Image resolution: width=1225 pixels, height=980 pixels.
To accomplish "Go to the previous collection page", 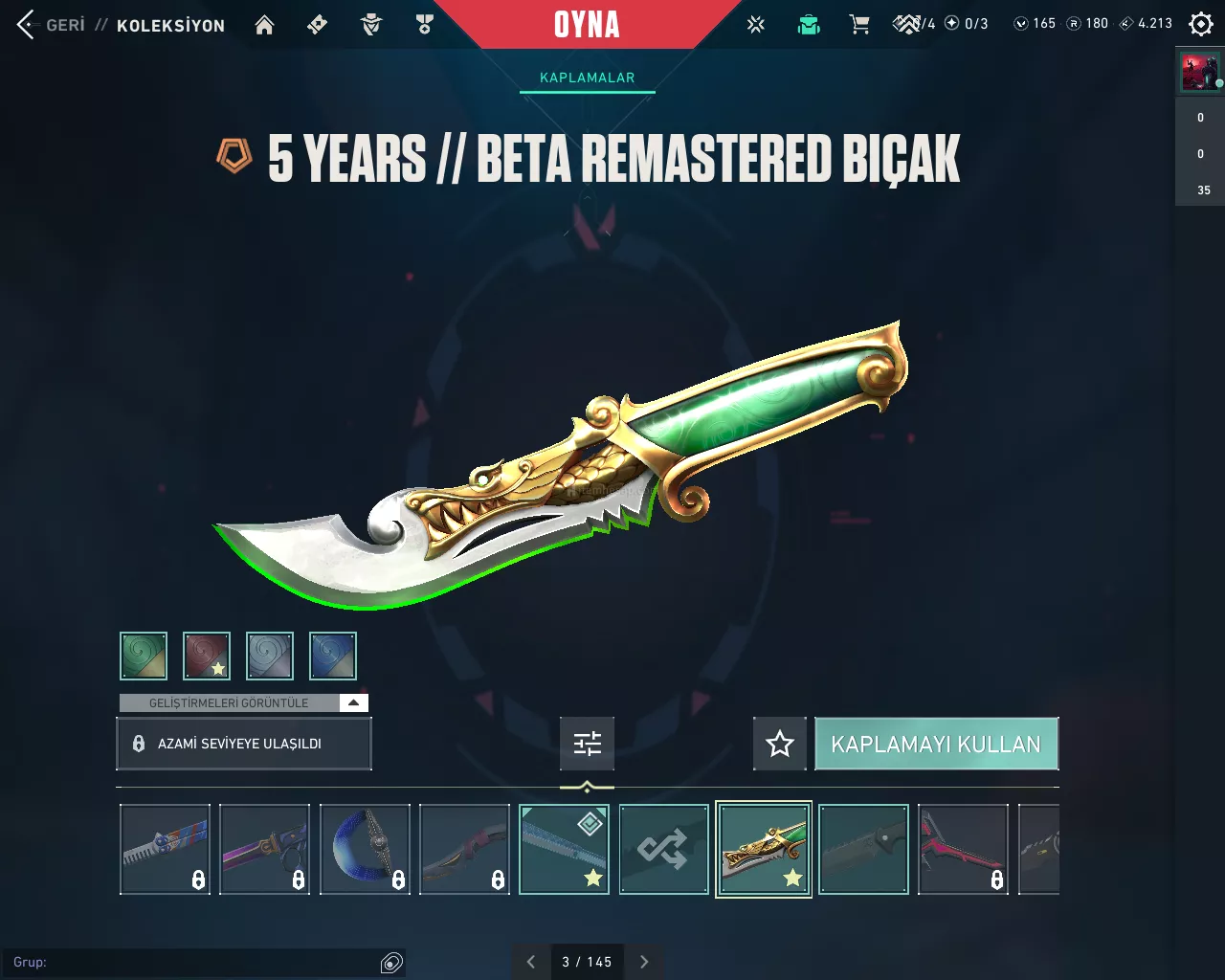I will (x=531, y=962).
